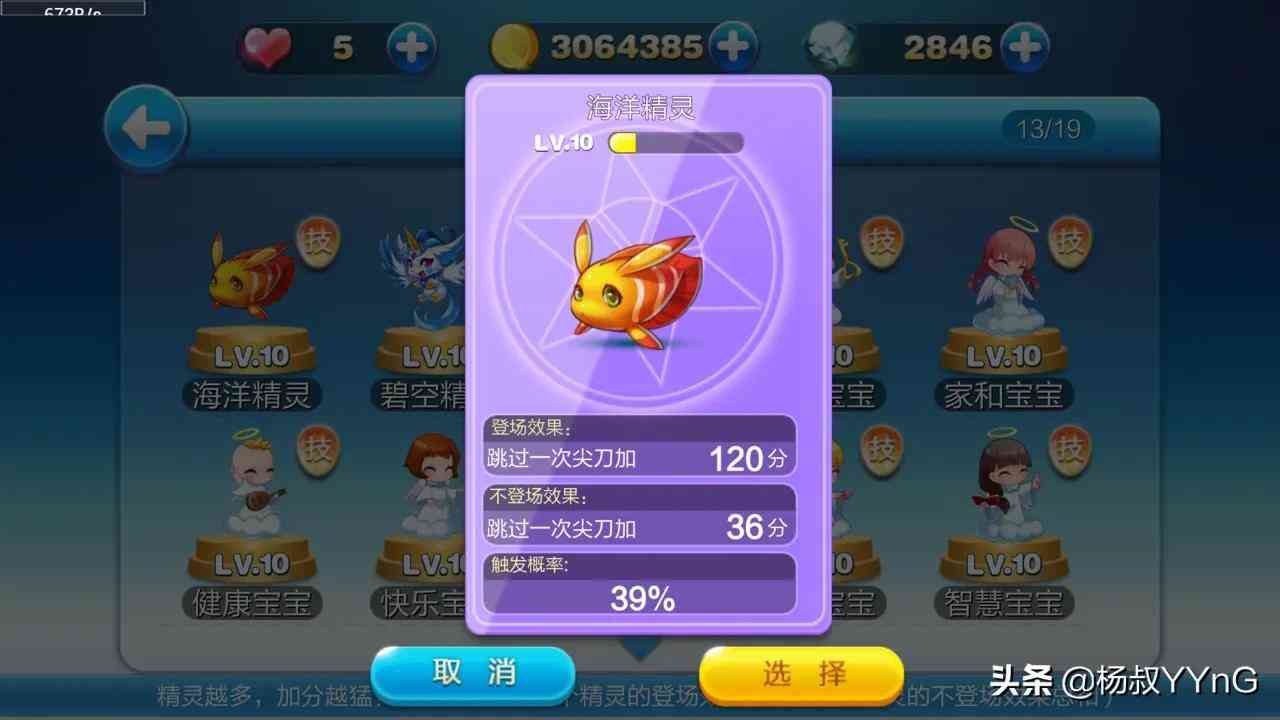Tap the plus button next to pearl count
This screenshot has width=1280, height=720.
pyautogui.click(x=1022, y=46)
